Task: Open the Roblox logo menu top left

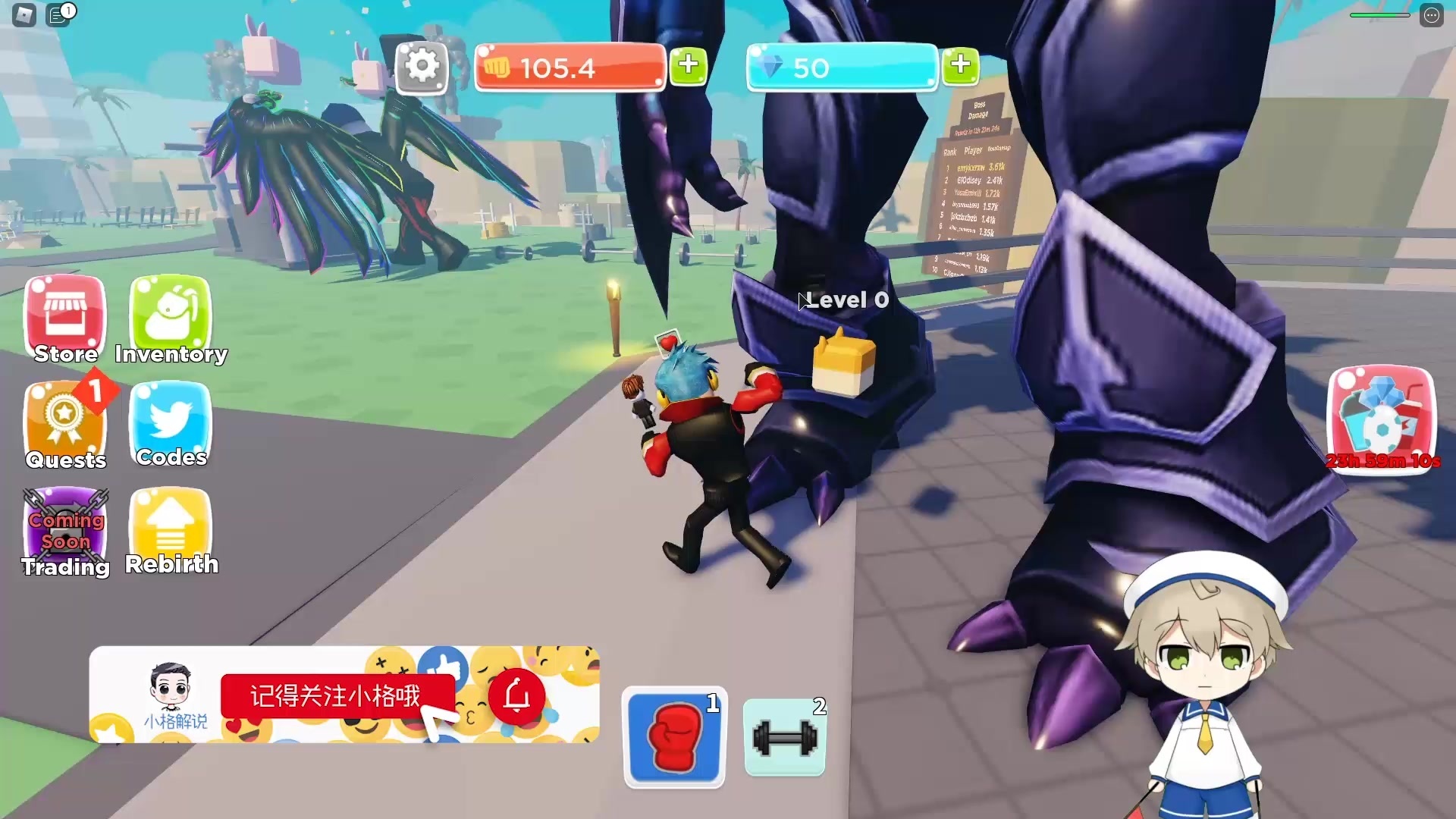Action: [x=25, y=14]
